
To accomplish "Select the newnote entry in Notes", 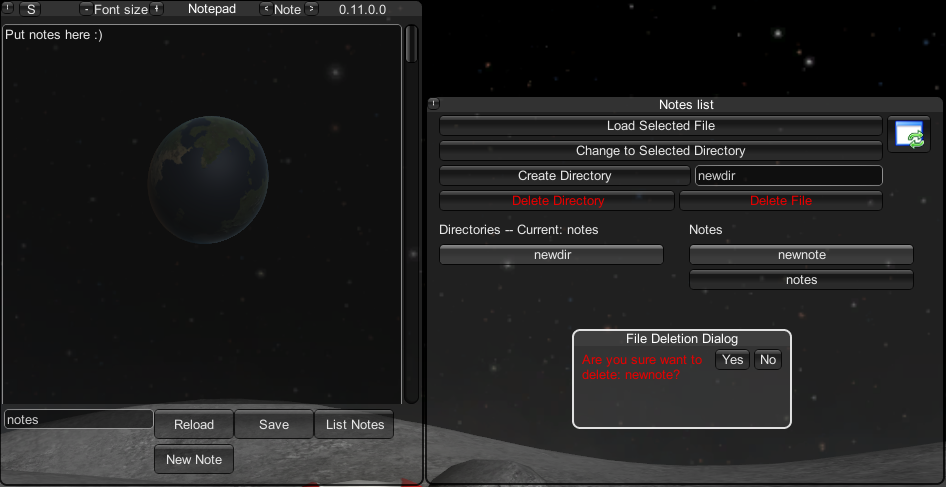I will 801,255.
